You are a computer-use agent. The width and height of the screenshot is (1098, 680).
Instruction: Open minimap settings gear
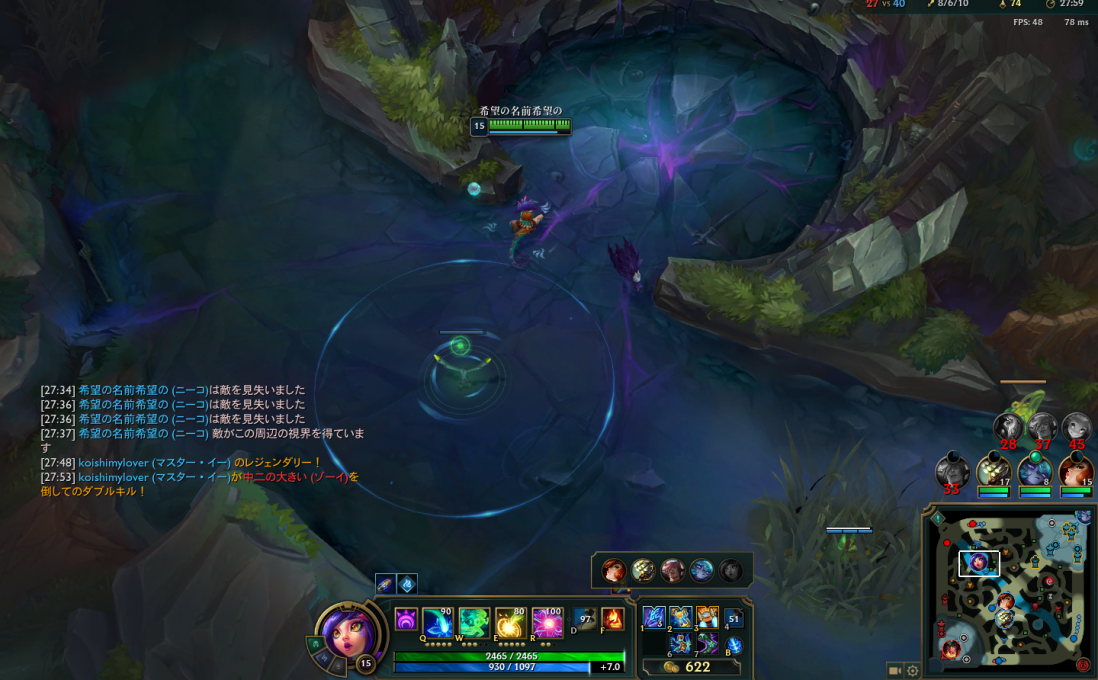pos(913,671)
